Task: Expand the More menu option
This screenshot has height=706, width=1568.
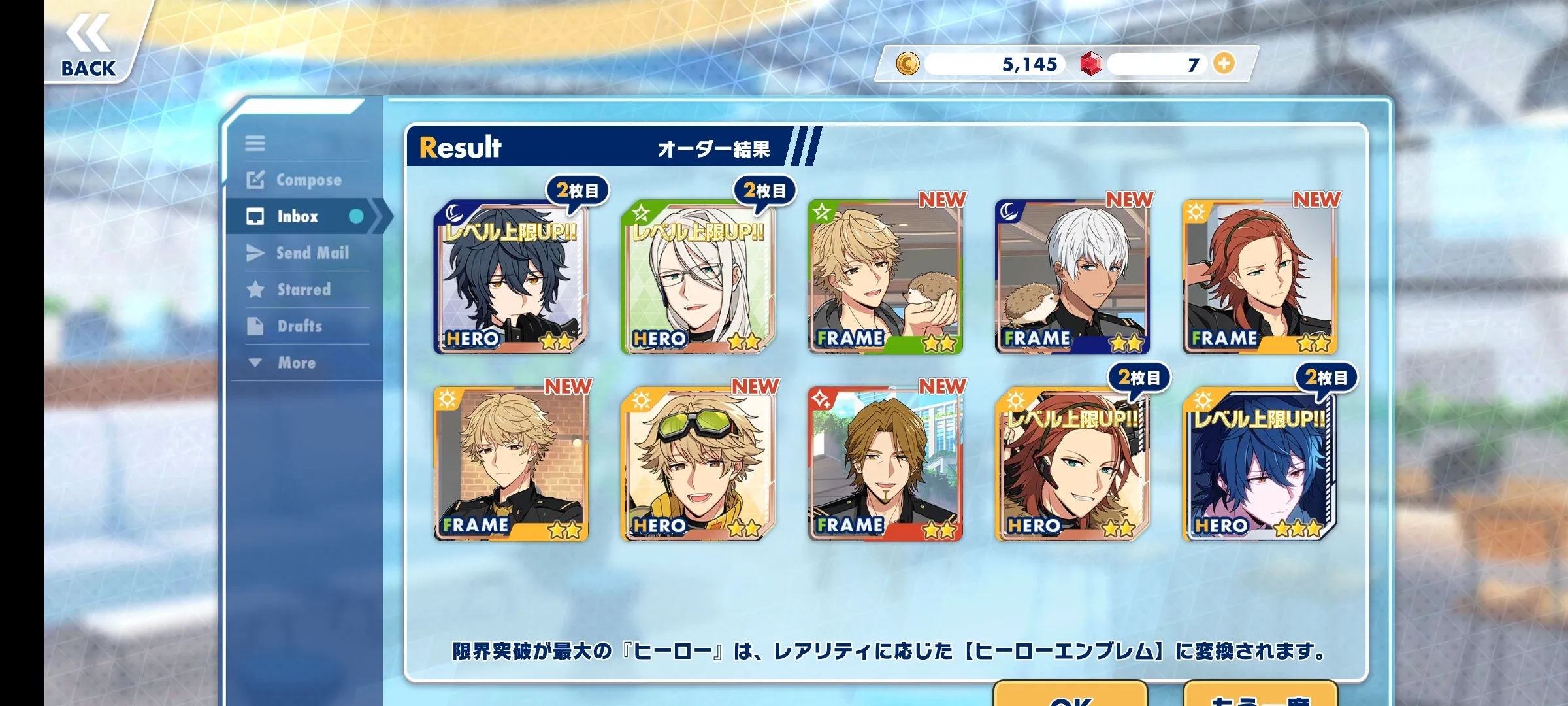Action: [x=283, y=363]
